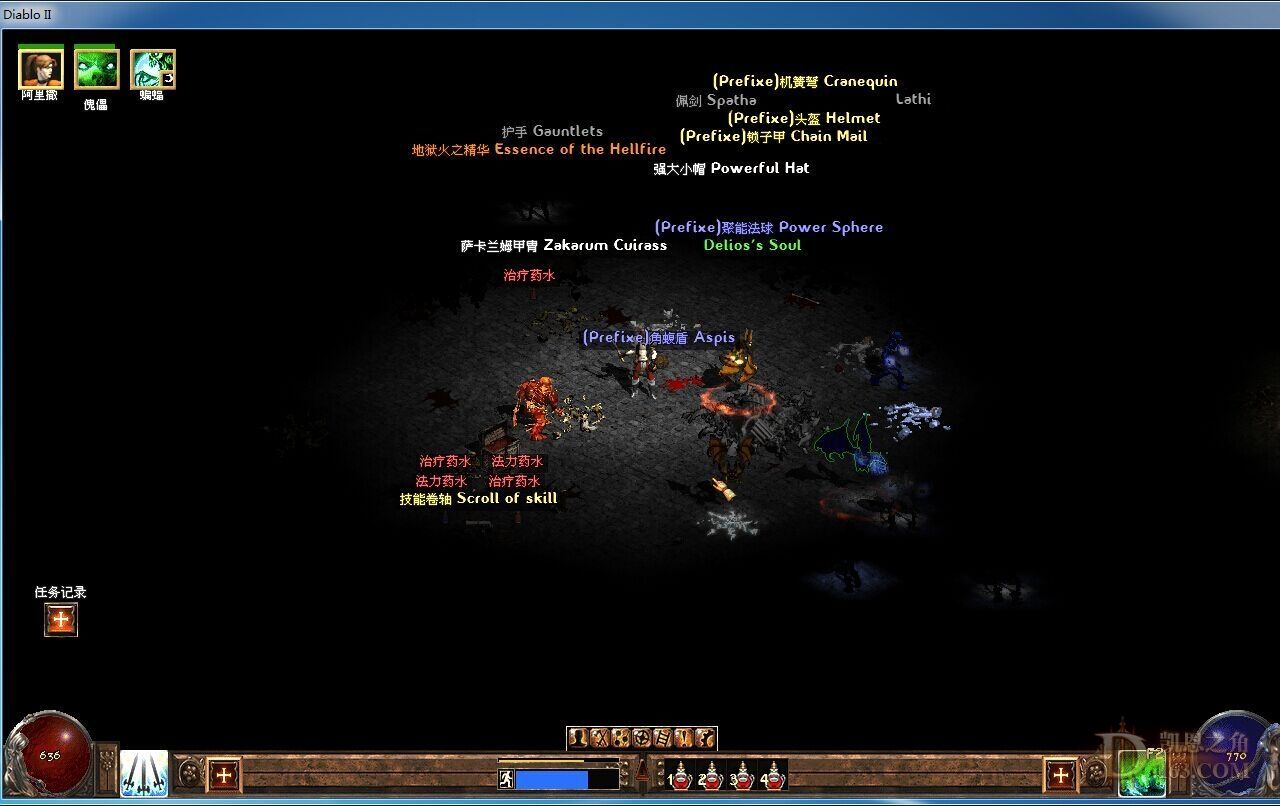Collapse the mini menu with red arrow
Image resolution: width=1280 pixels, height=806 pixels.
[641, 769]
